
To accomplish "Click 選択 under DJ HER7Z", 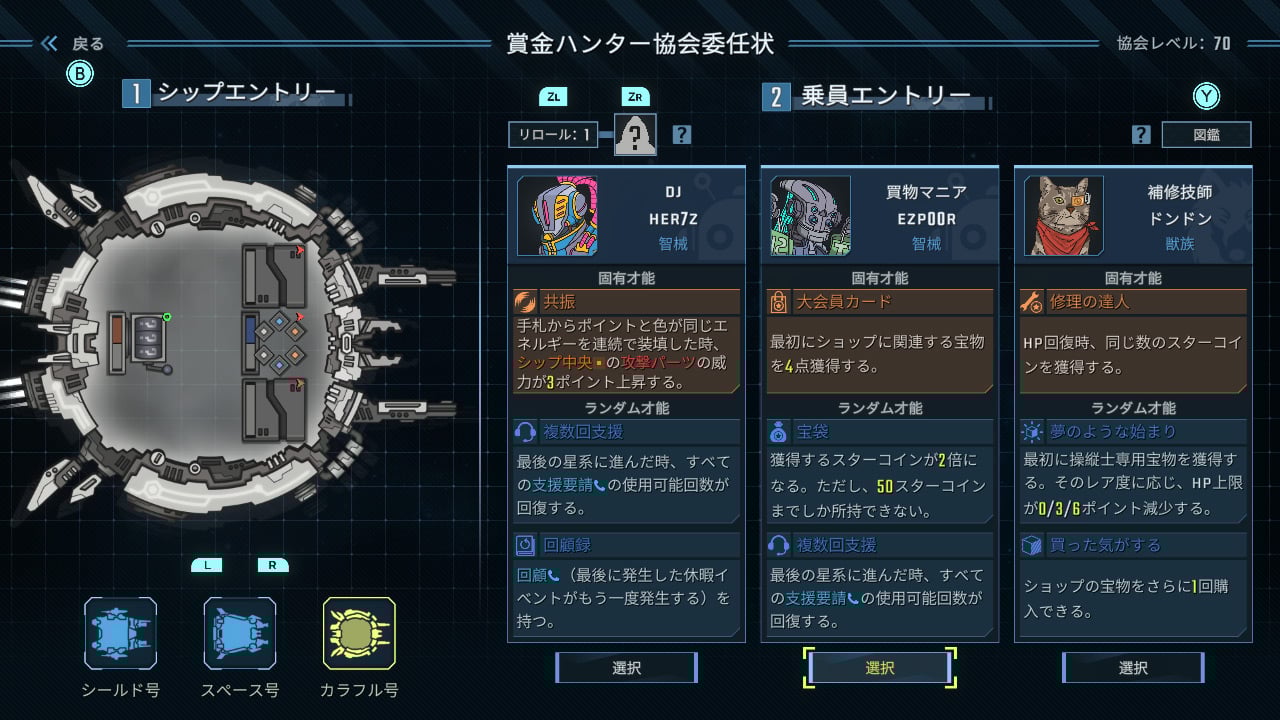I will click(626, 668).
